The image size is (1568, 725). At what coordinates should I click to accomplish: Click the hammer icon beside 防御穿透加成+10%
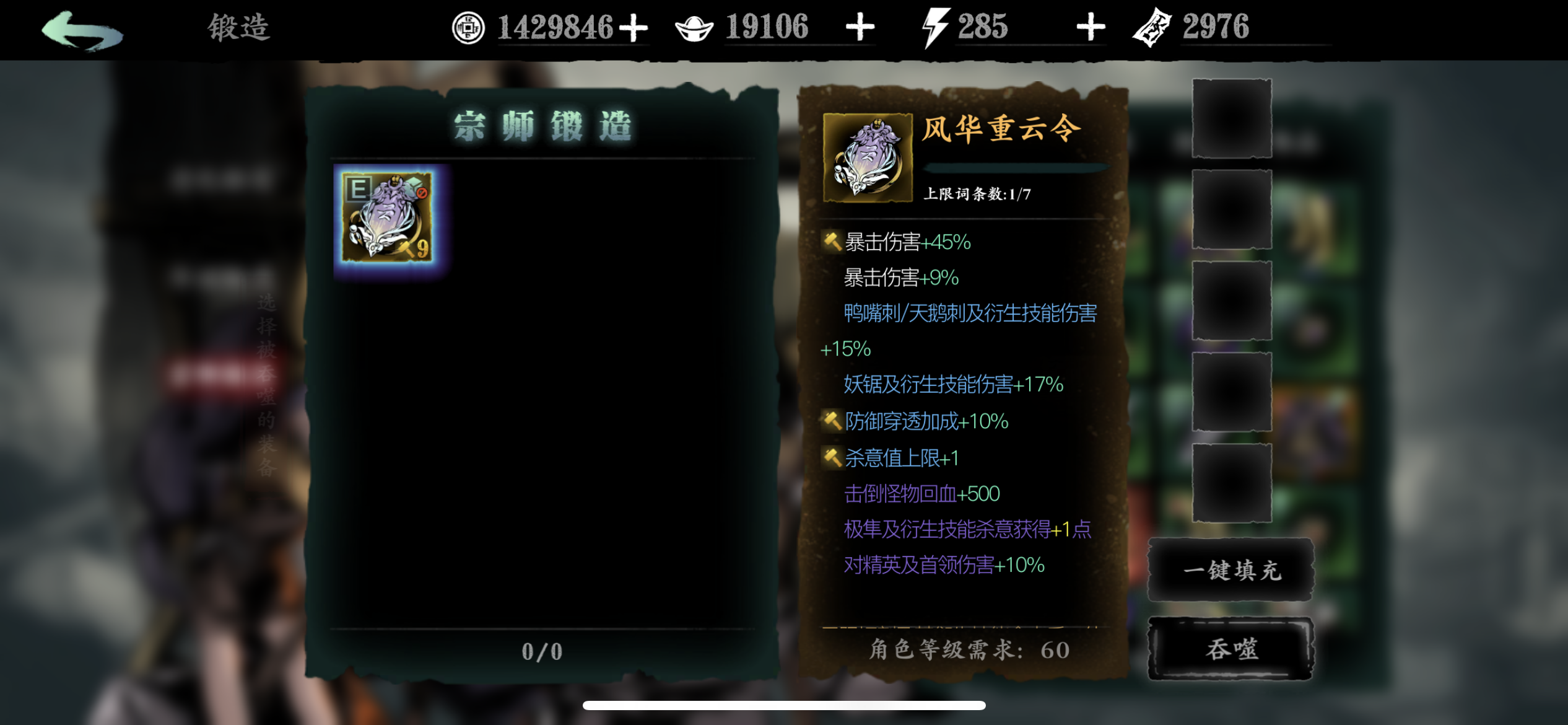coord(833,421)
